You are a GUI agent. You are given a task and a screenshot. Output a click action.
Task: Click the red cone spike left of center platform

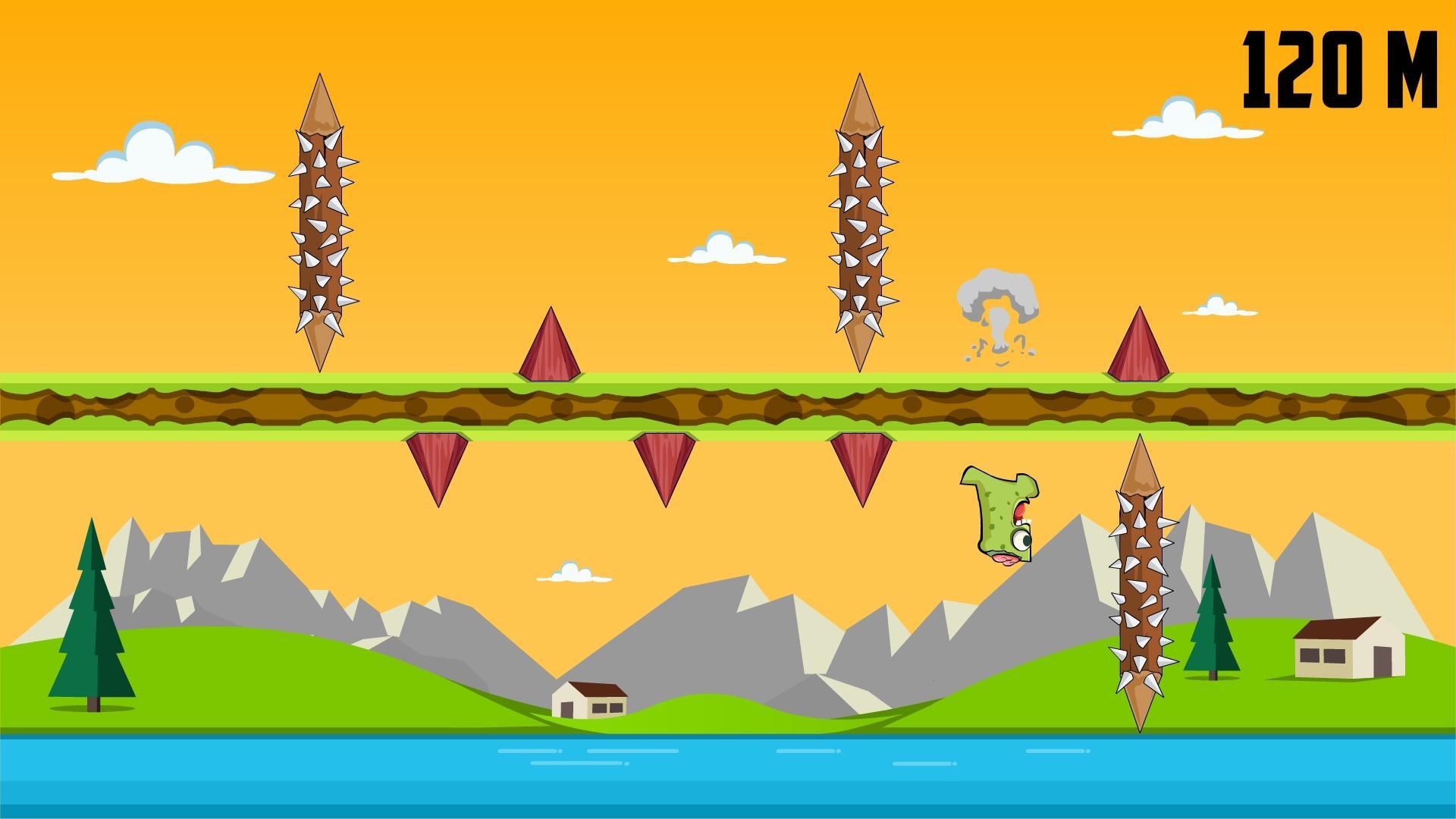point(550,349)
